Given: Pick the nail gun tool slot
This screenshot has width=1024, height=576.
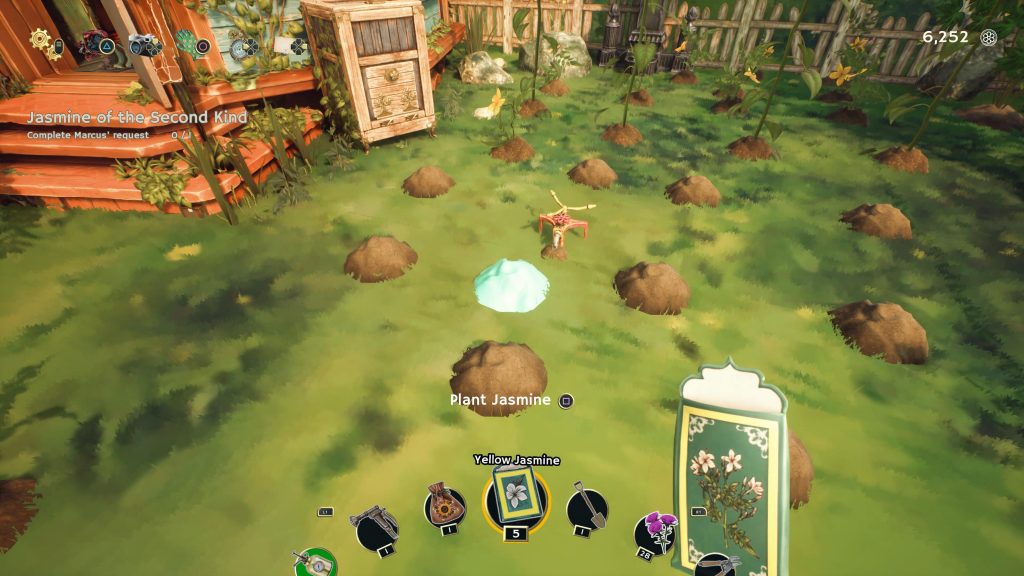Looking at the screenshot, I should pyautogui.click(x=375, y=524).
